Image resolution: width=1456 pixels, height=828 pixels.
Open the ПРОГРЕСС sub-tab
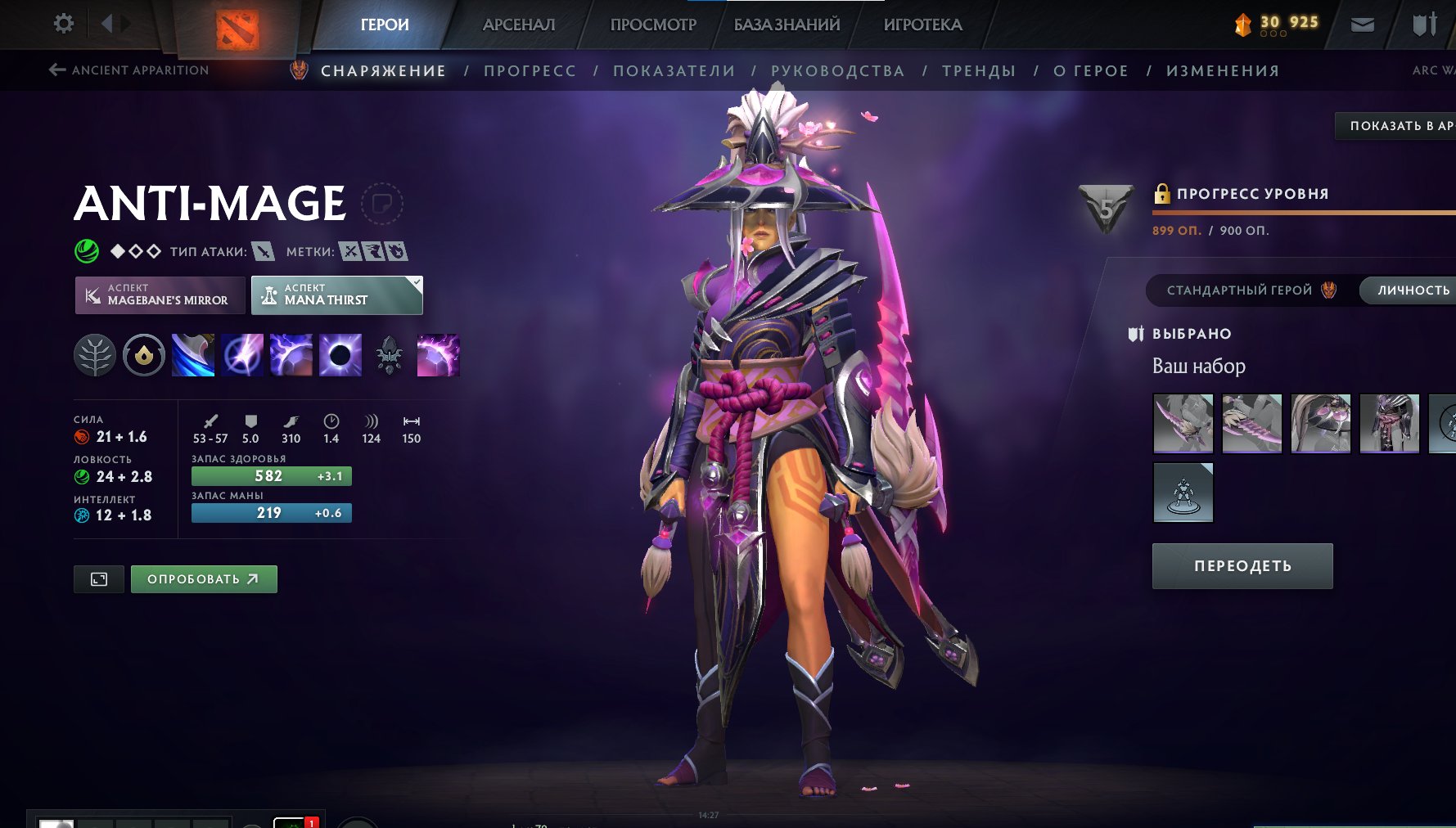click(x=530, y=70)
